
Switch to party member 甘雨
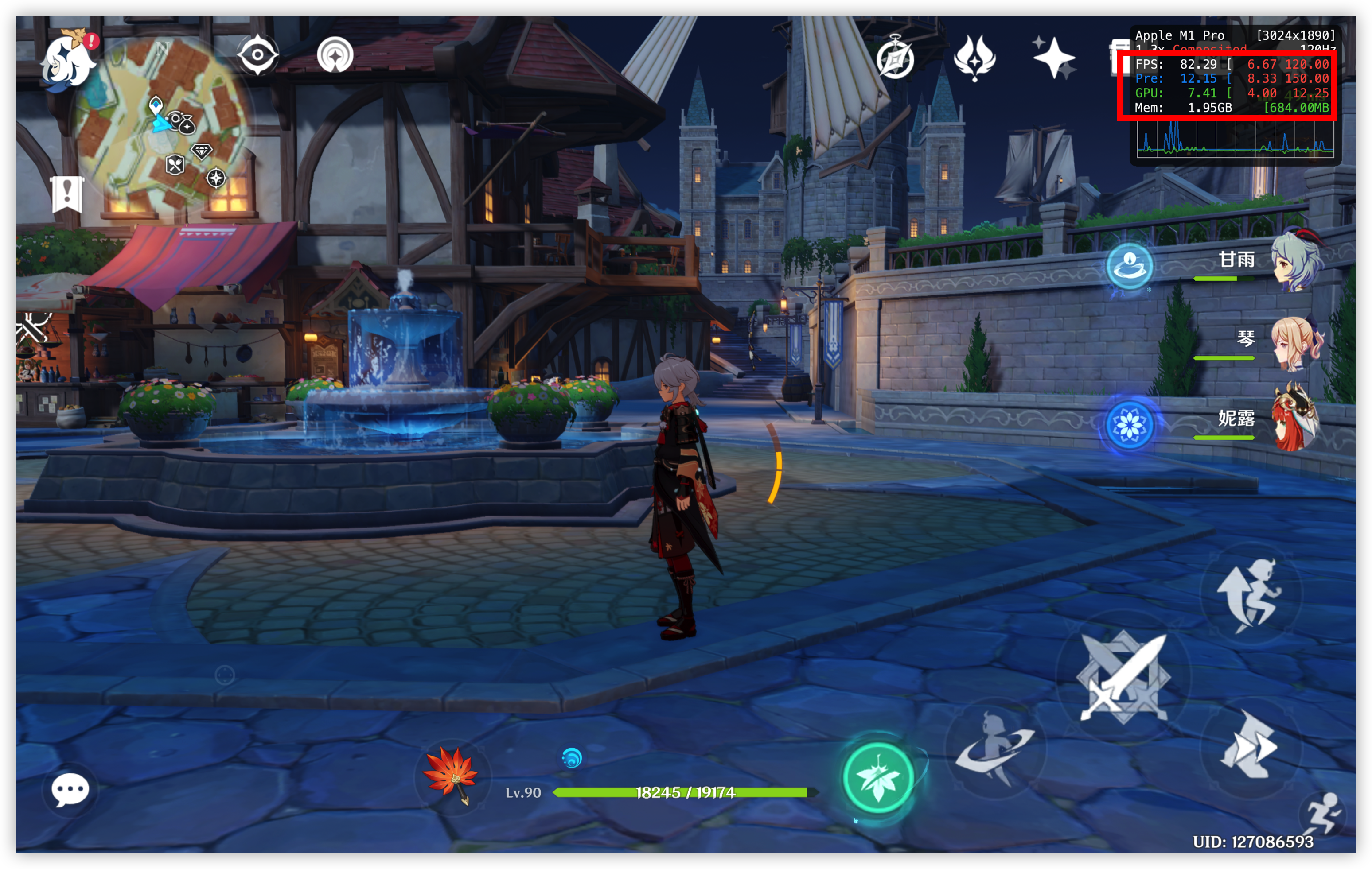tap(1294, 261)
